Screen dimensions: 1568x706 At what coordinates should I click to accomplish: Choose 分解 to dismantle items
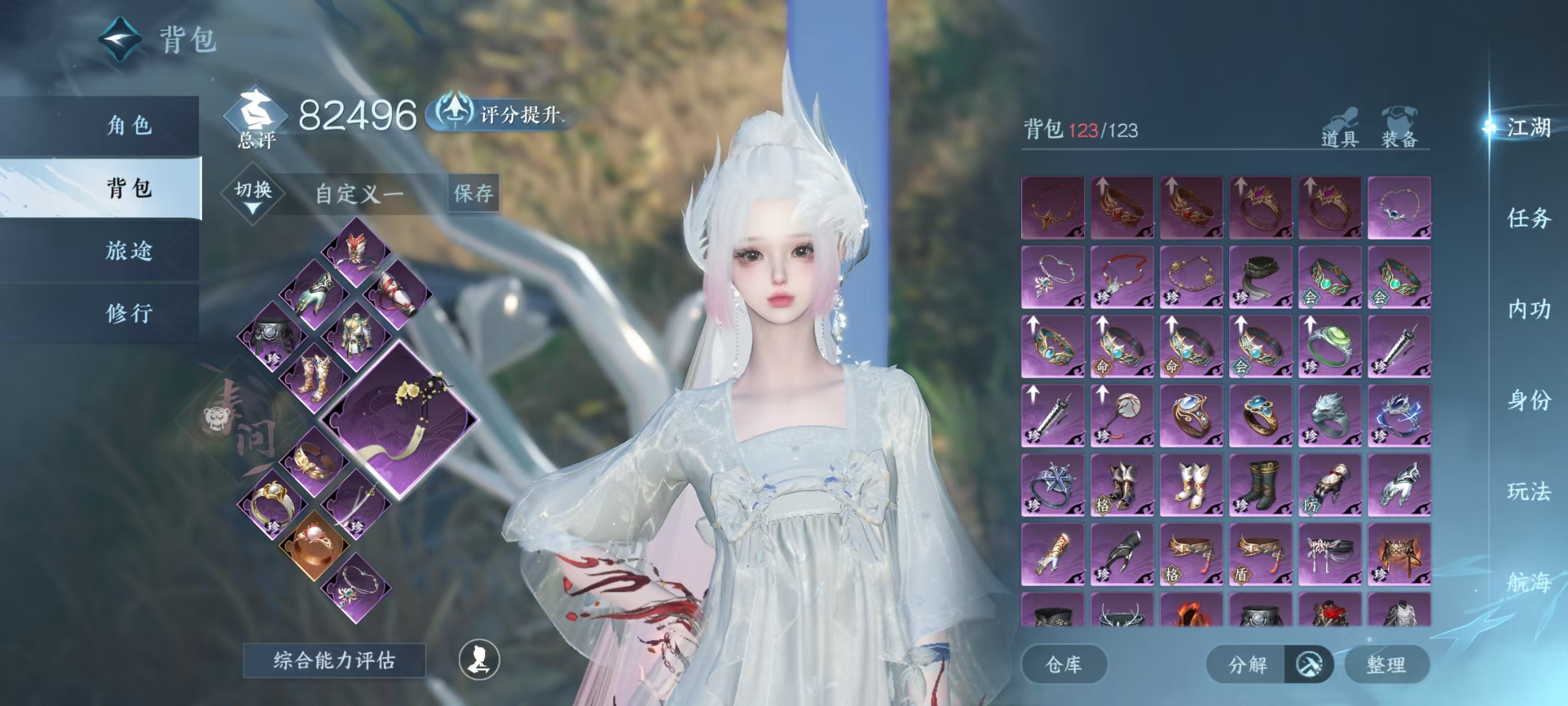pos(1247,664)
